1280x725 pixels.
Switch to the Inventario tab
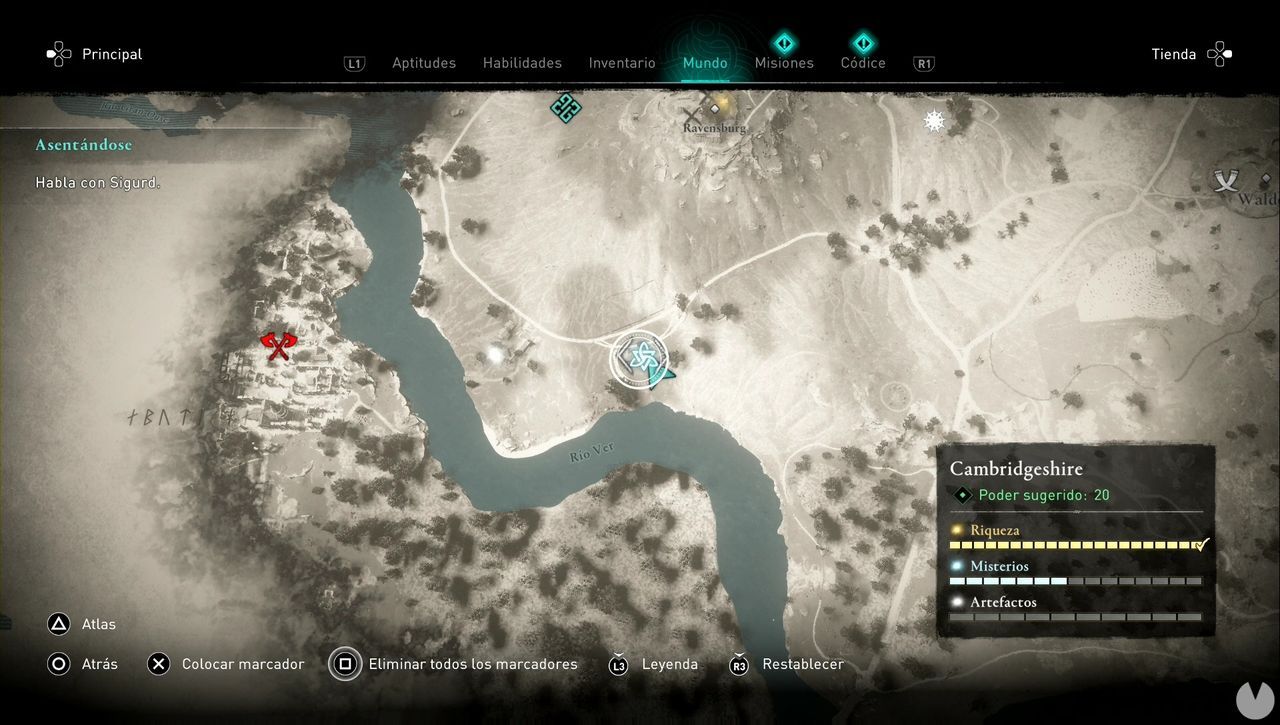pyautogui.click(x=622, y=62)
